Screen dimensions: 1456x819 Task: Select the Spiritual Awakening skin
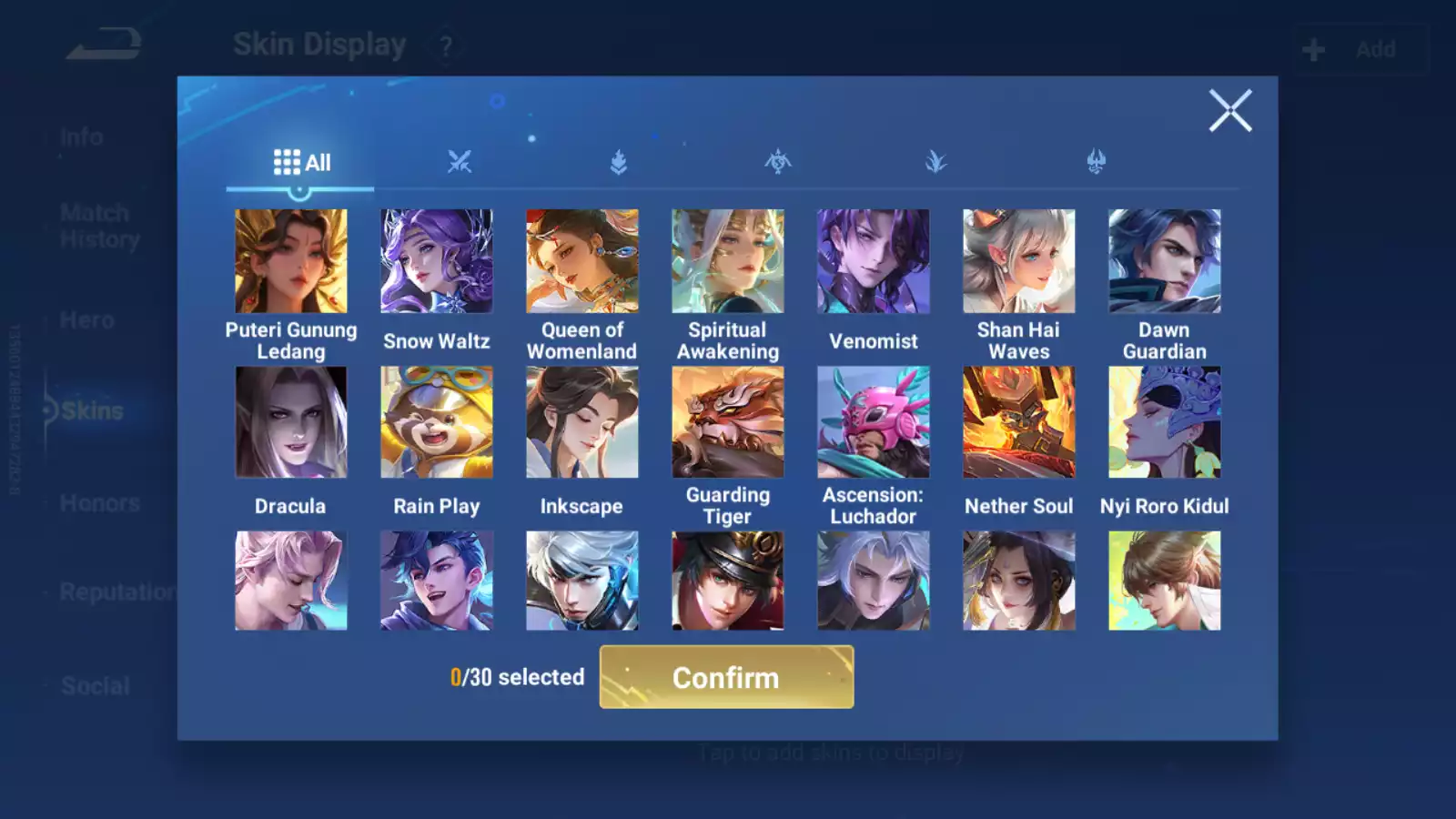click(728, 262)
